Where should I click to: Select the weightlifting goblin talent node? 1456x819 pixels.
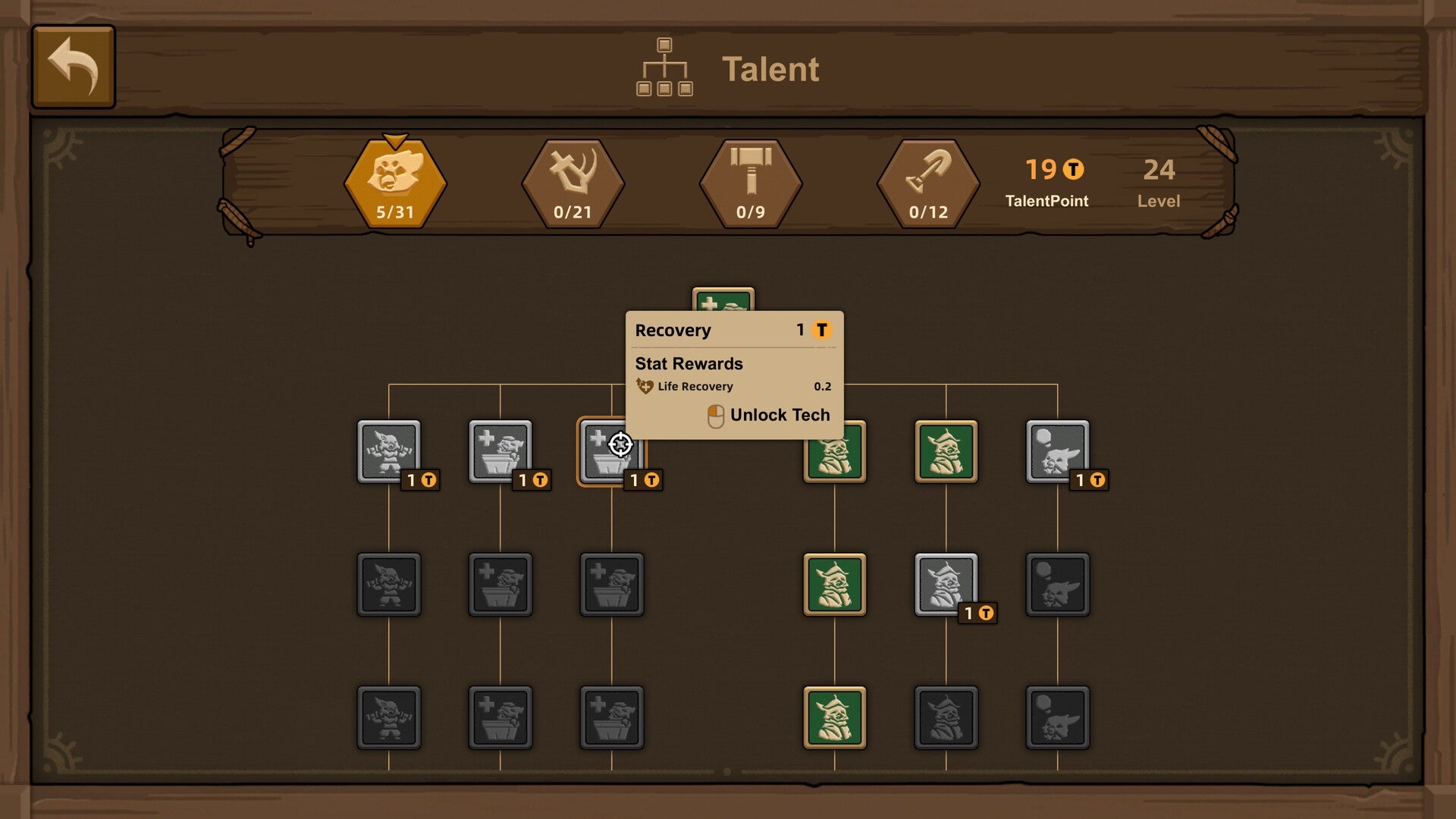coord(388,451)
